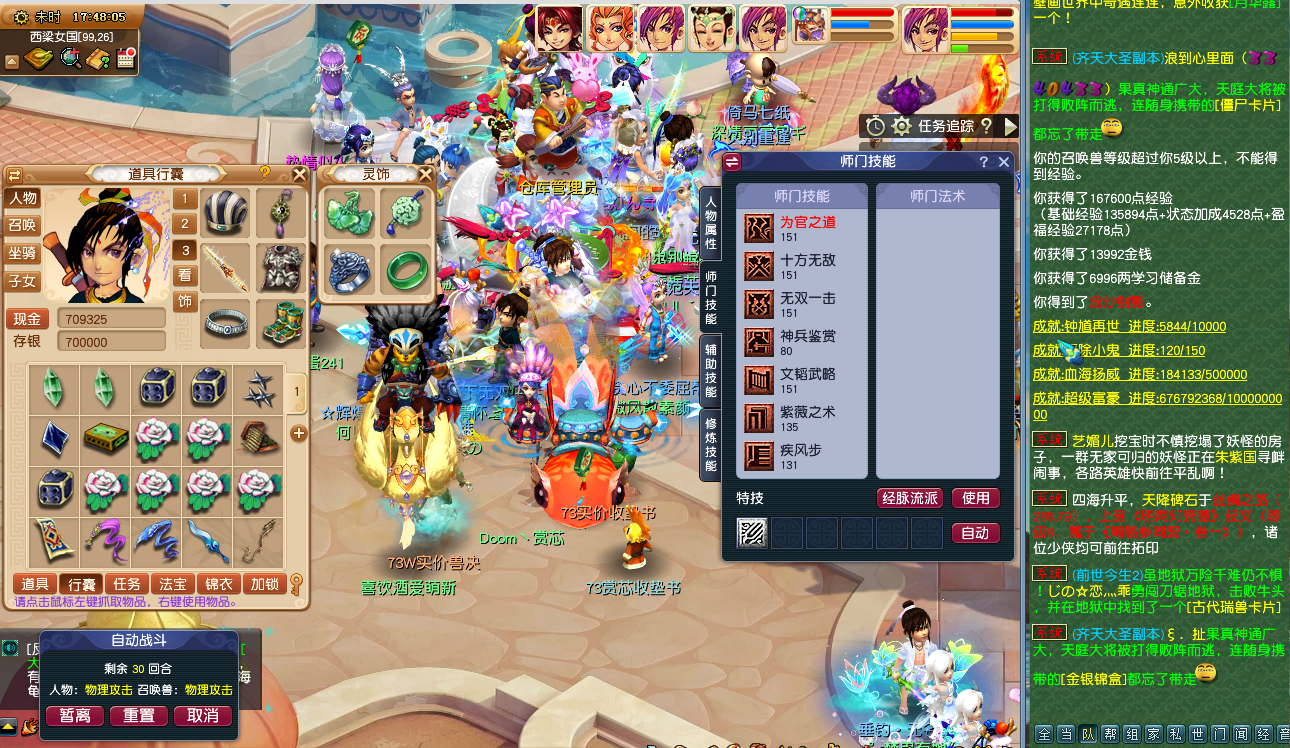The width and height of the screenshot is (1290, 748).
Task: Click the 暂离 button in auto battle
Action: pyautogui.click(x=75, y=716)
